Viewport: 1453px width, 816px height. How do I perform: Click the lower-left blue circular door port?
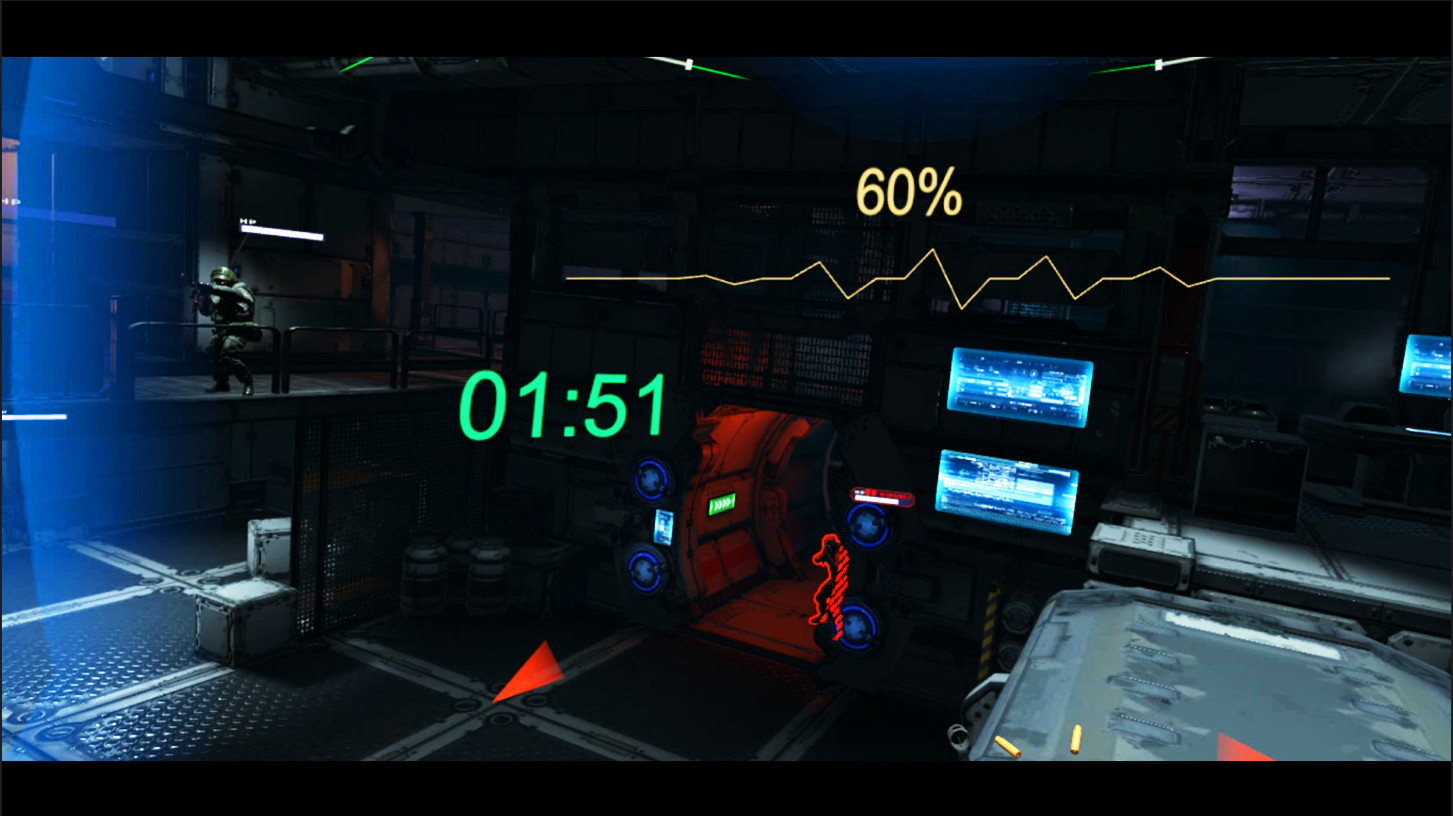tap(642, 572)
